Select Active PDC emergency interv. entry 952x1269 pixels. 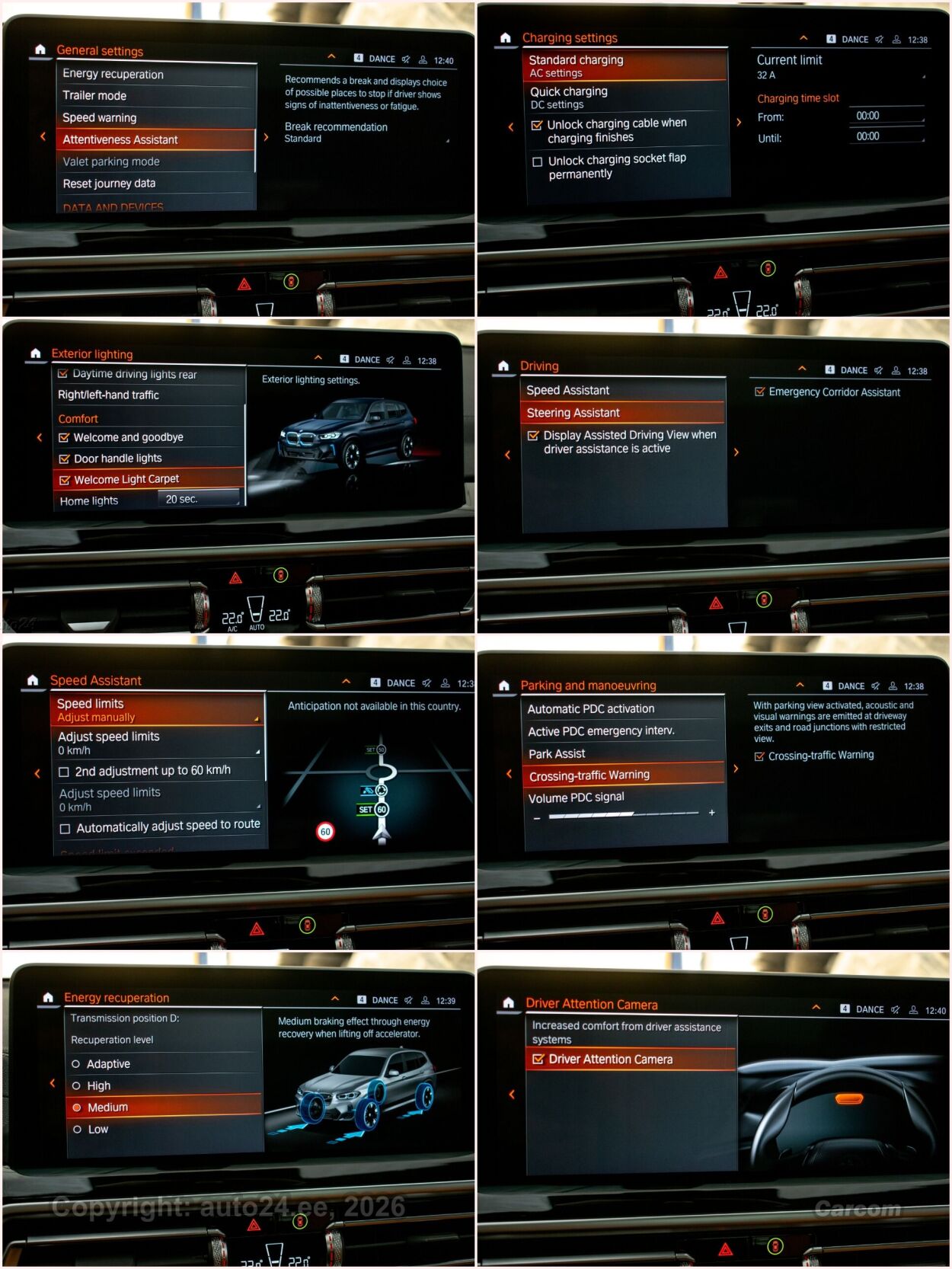[601, 731]
